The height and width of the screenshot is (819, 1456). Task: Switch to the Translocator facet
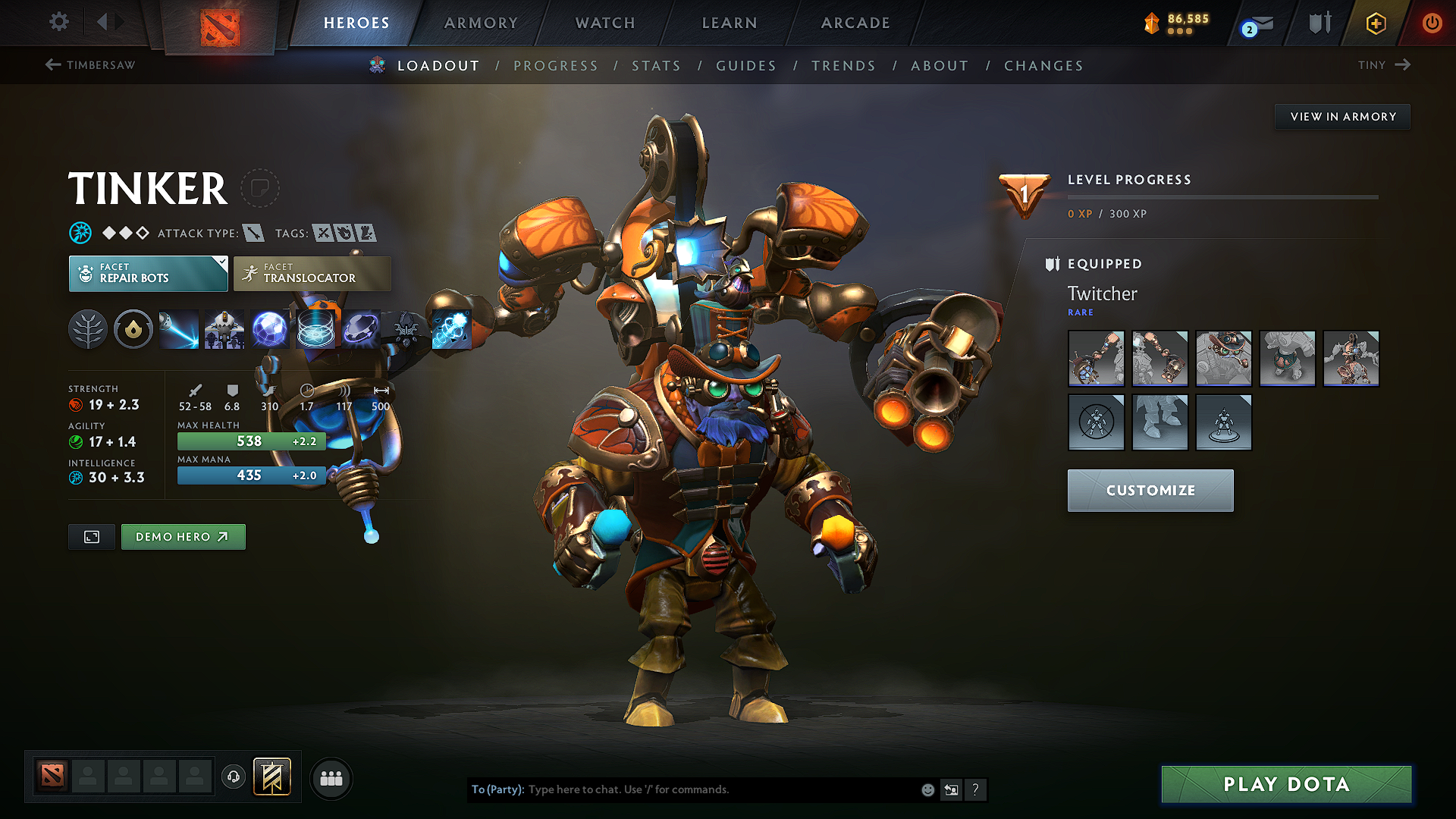[x=311, y=273]
